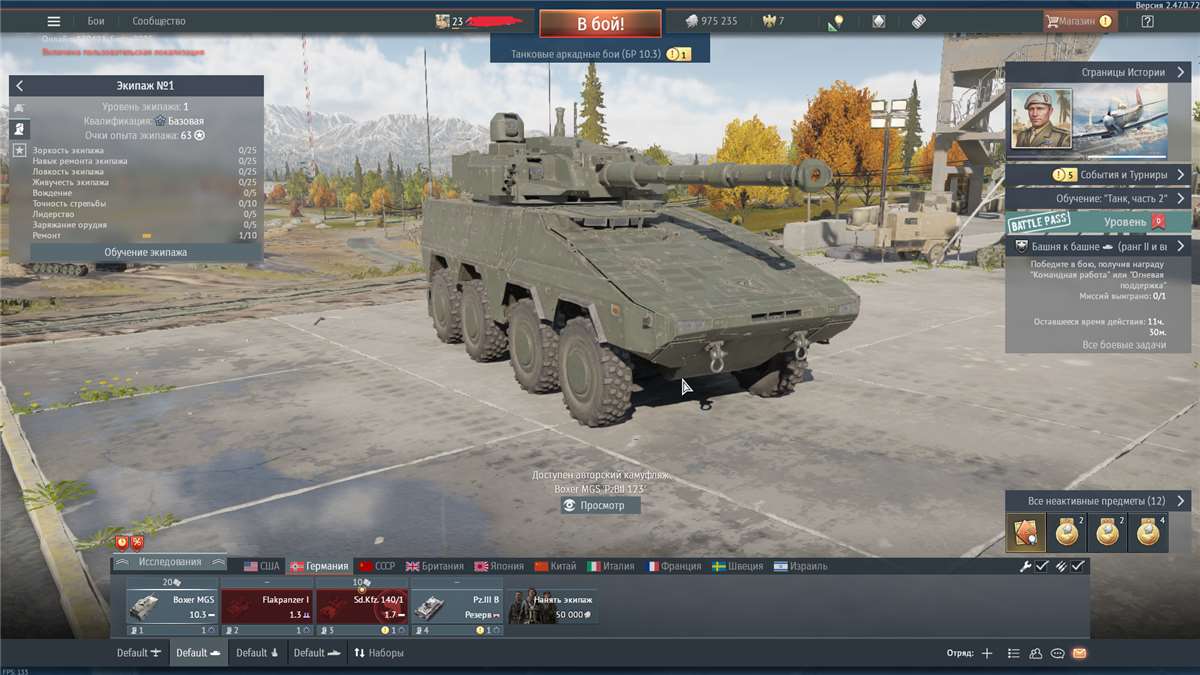Choose the Япония nation tab
Image resolution: width=1200 pixels, height=675 pixels.
[x=499, y=566]
